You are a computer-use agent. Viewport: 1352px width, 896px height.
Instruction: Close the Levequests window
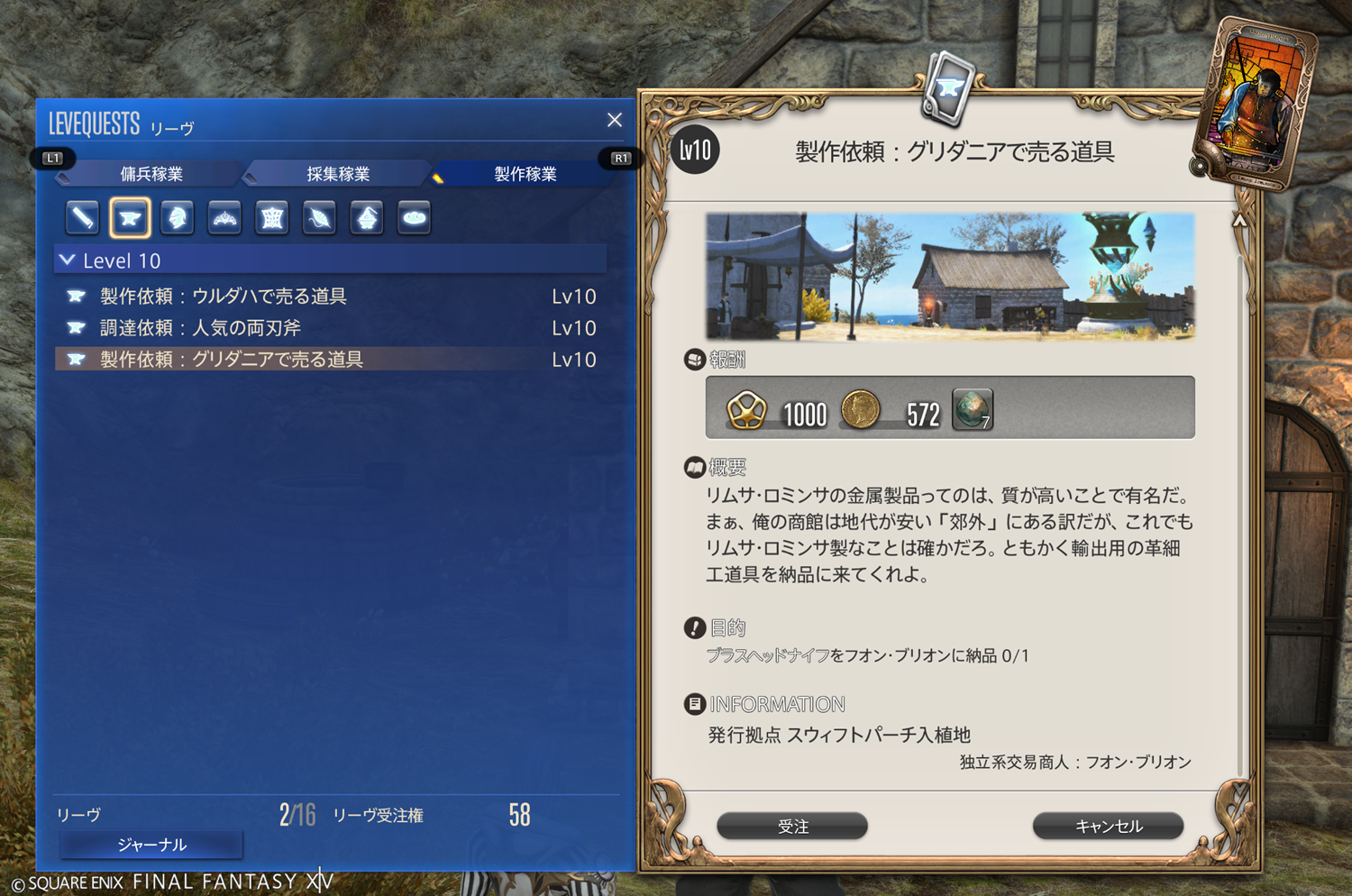(x=615, y=120)
